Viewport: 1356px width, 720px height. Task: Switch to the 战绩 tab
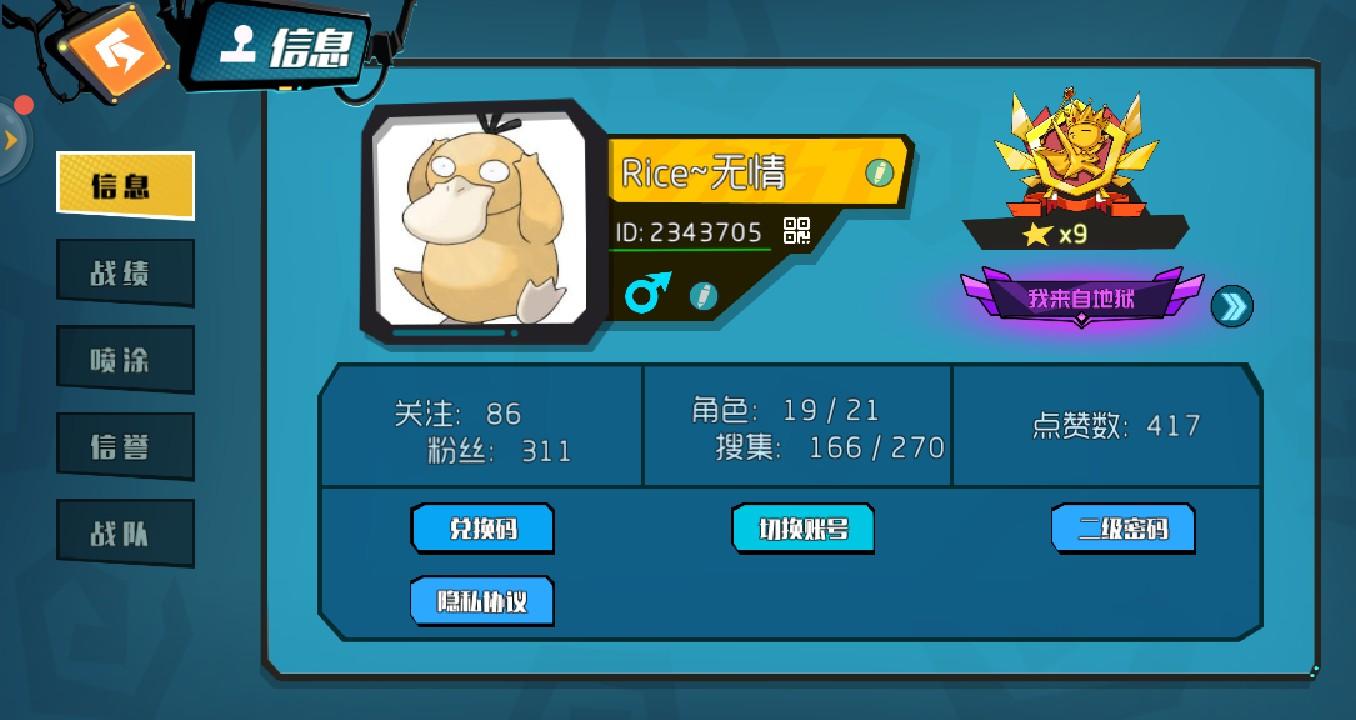coord(125,272)
